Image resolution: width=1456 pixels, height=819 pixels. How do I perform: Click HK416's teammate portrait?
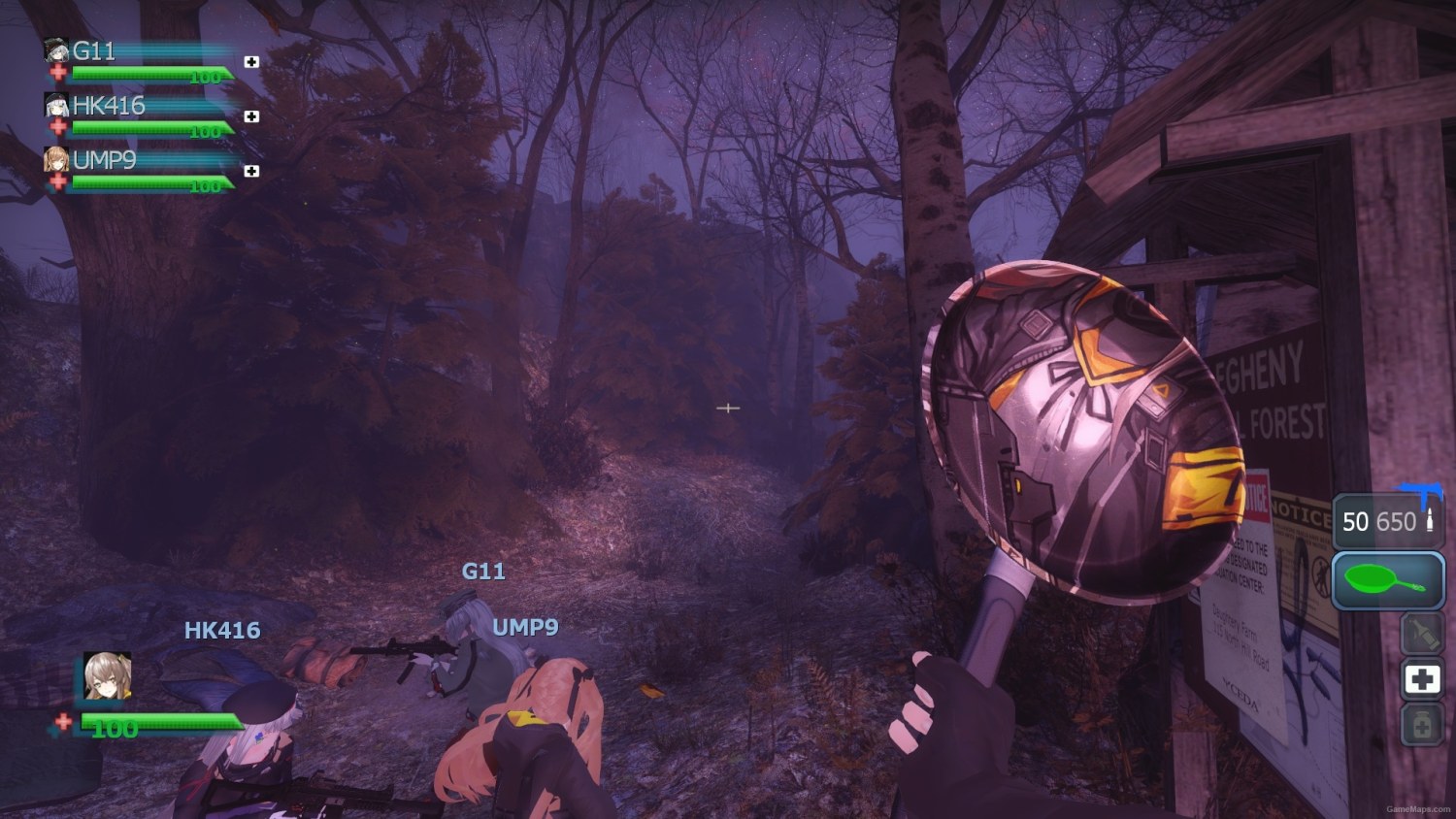click(56, 105)
